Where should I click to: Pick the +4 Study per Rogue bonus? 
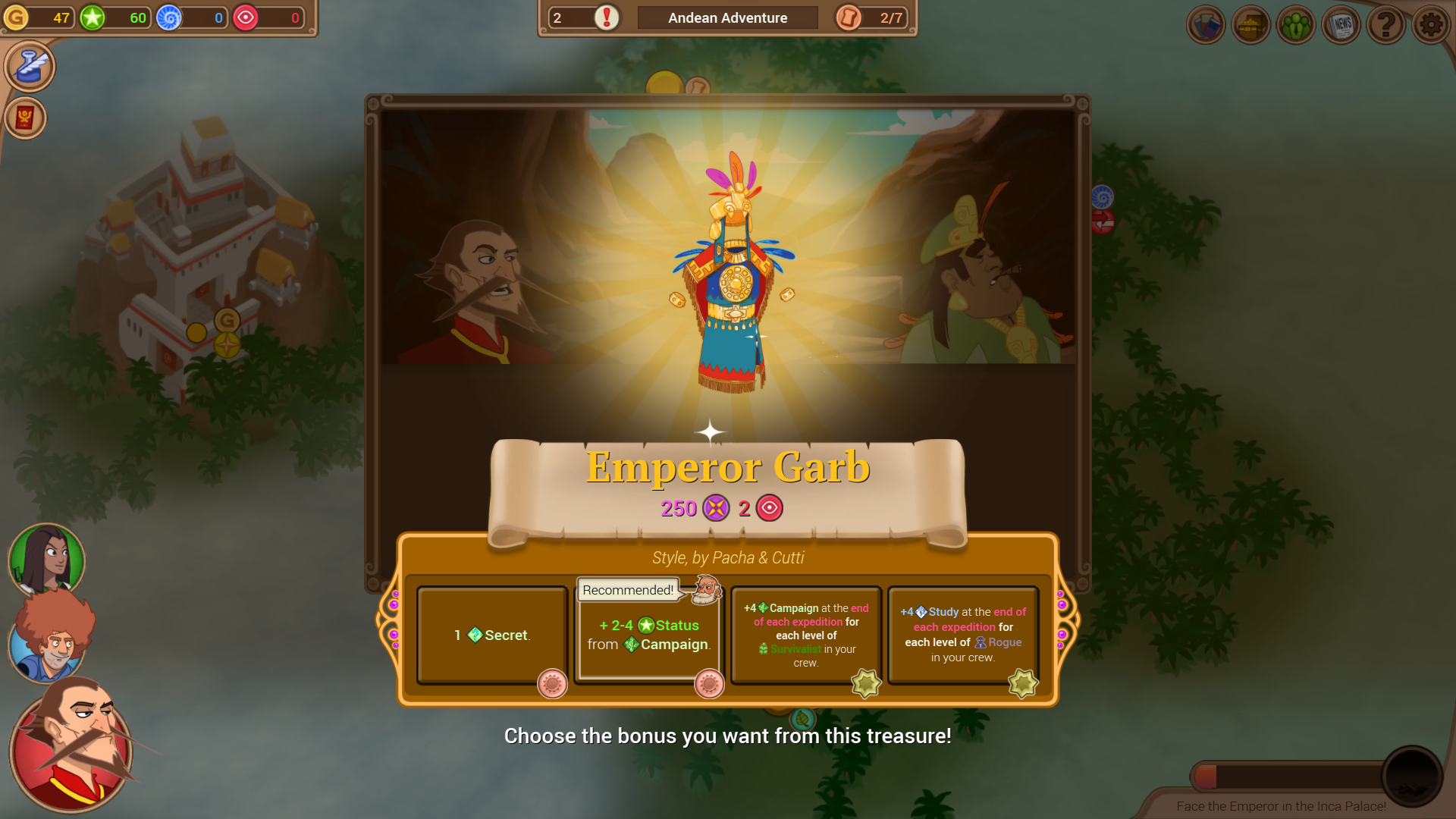(962, 635)
